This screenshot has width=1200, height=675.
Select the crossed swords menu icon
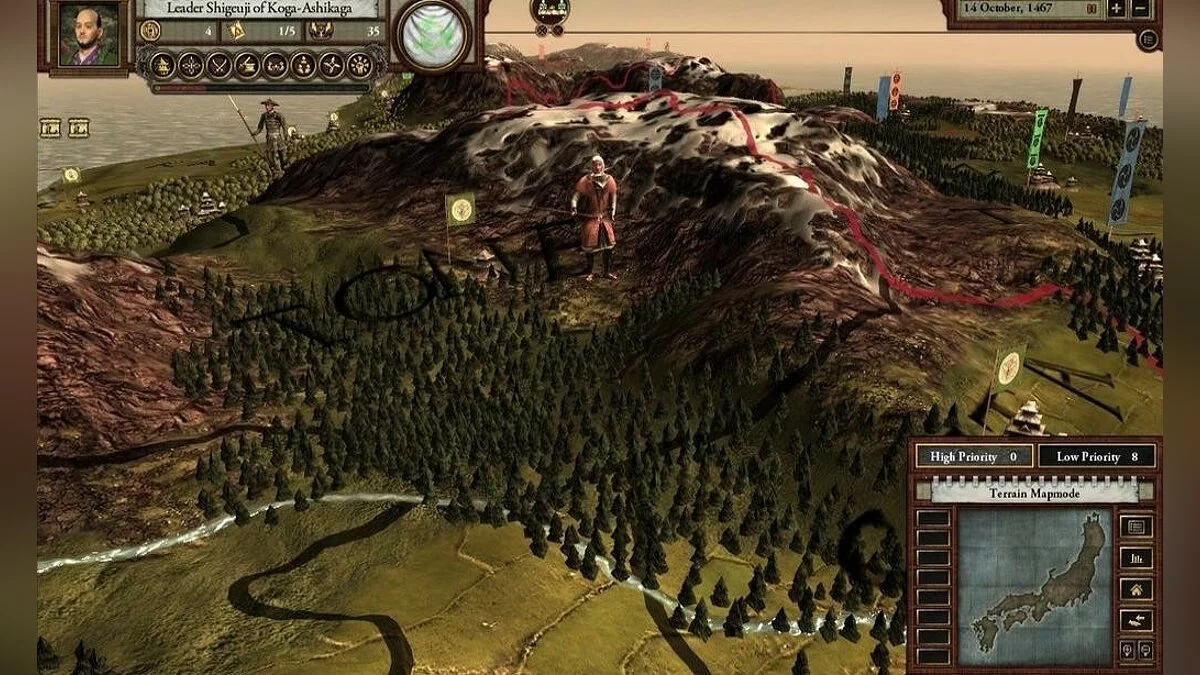tap(219, 66)
